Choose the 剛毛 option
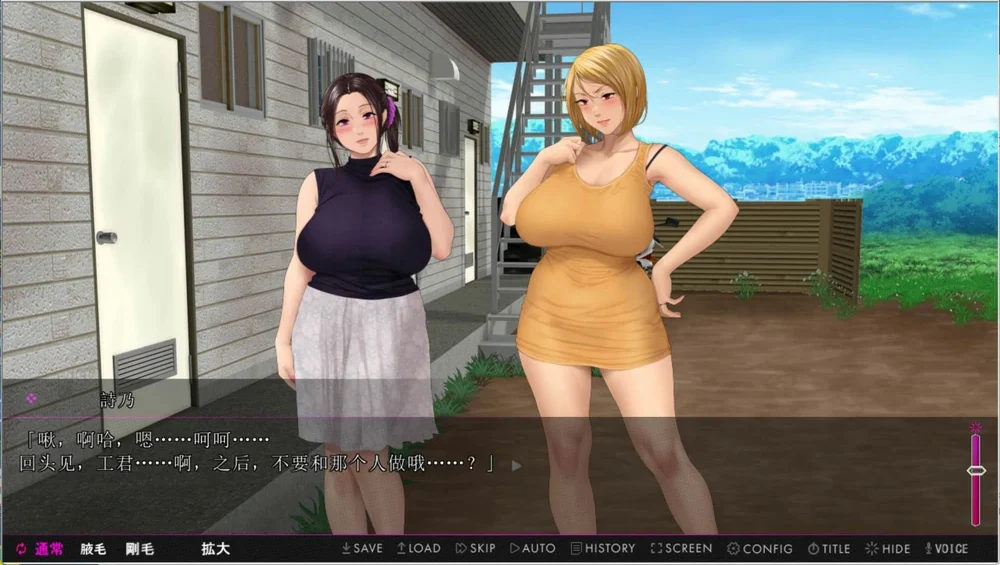Image resolution: width=1000 pixels, height=565 pixels. (140, 548)
